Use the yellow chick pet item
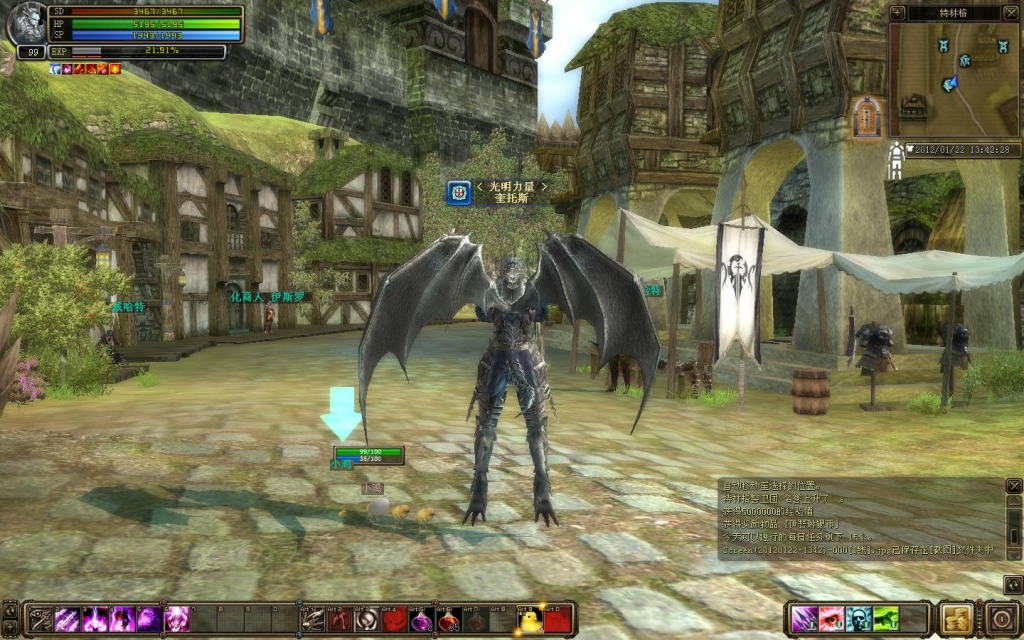The height and width of the screenshot is (640, 1024). coord(530,619)
